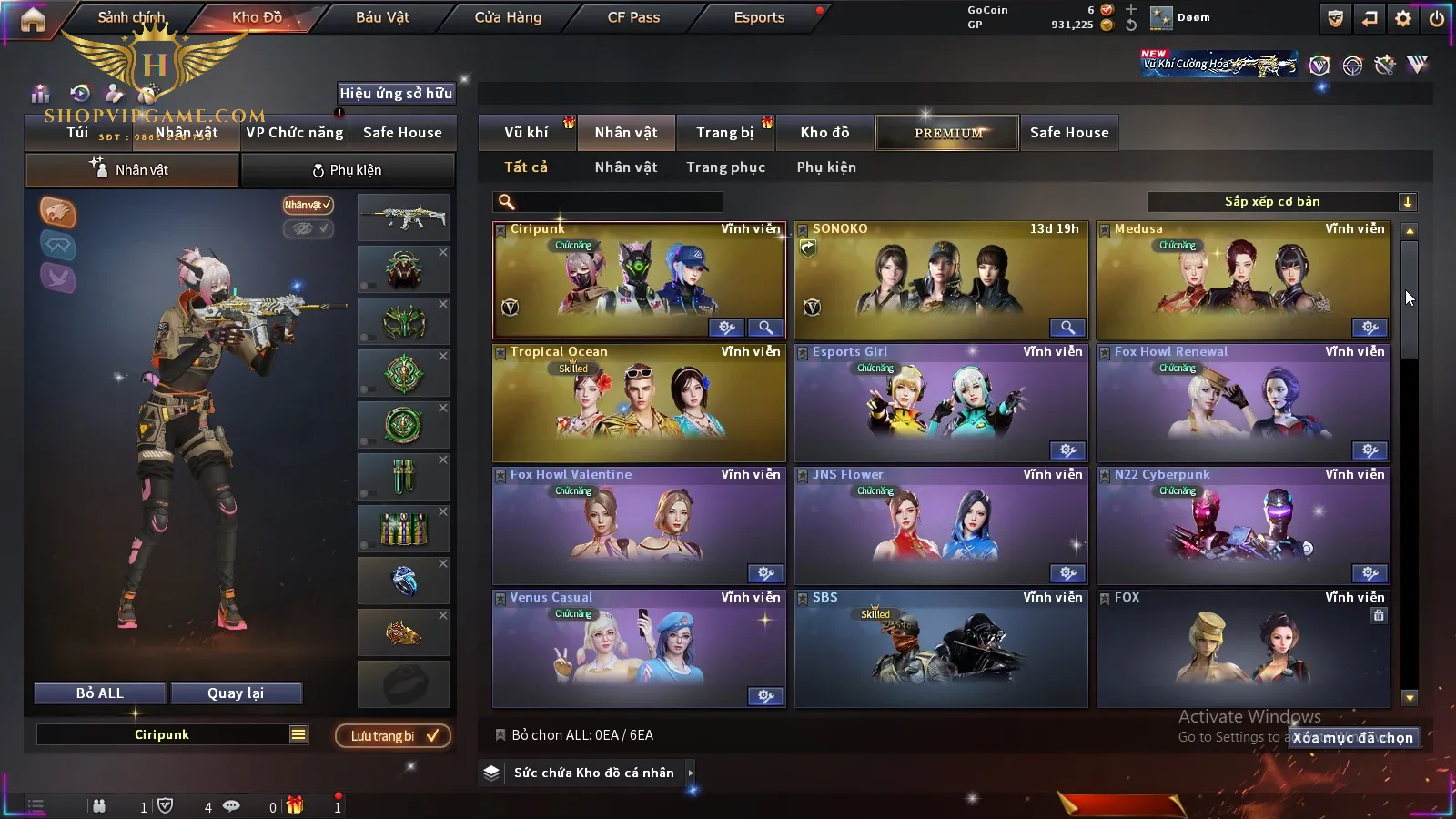
Task: Click Xóa mục đã chọn button
Action: [1353, 738]
